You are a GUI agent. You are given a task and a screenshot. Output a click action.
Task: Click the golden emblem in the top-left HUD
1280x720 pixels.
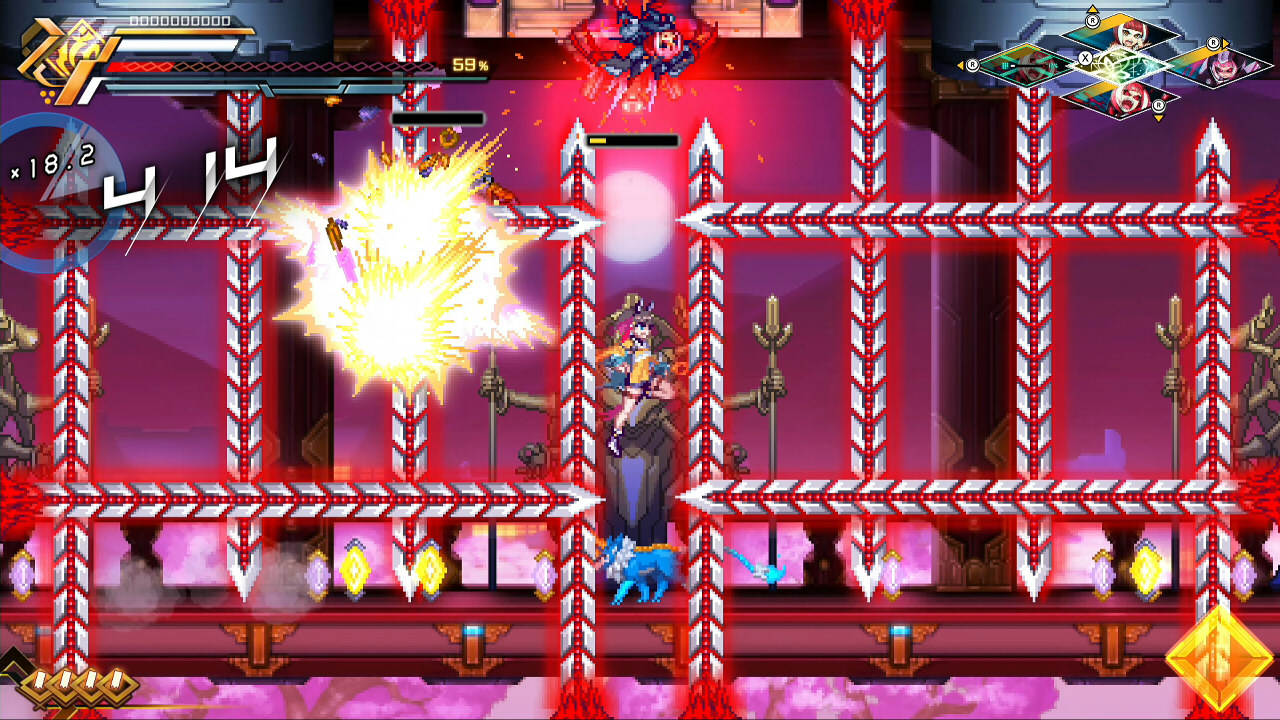(58, 50)
